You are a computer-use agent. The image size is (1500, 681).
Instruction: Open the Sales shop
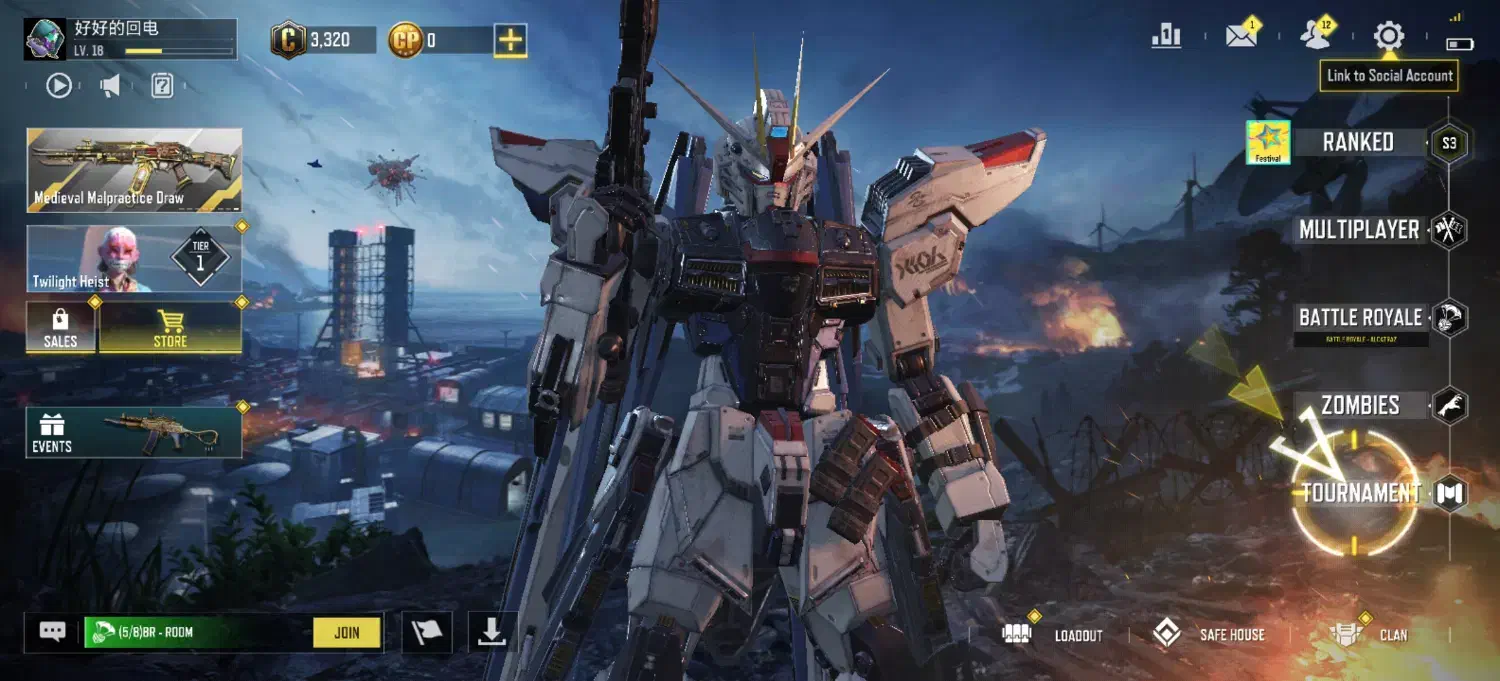pos(61,328)
